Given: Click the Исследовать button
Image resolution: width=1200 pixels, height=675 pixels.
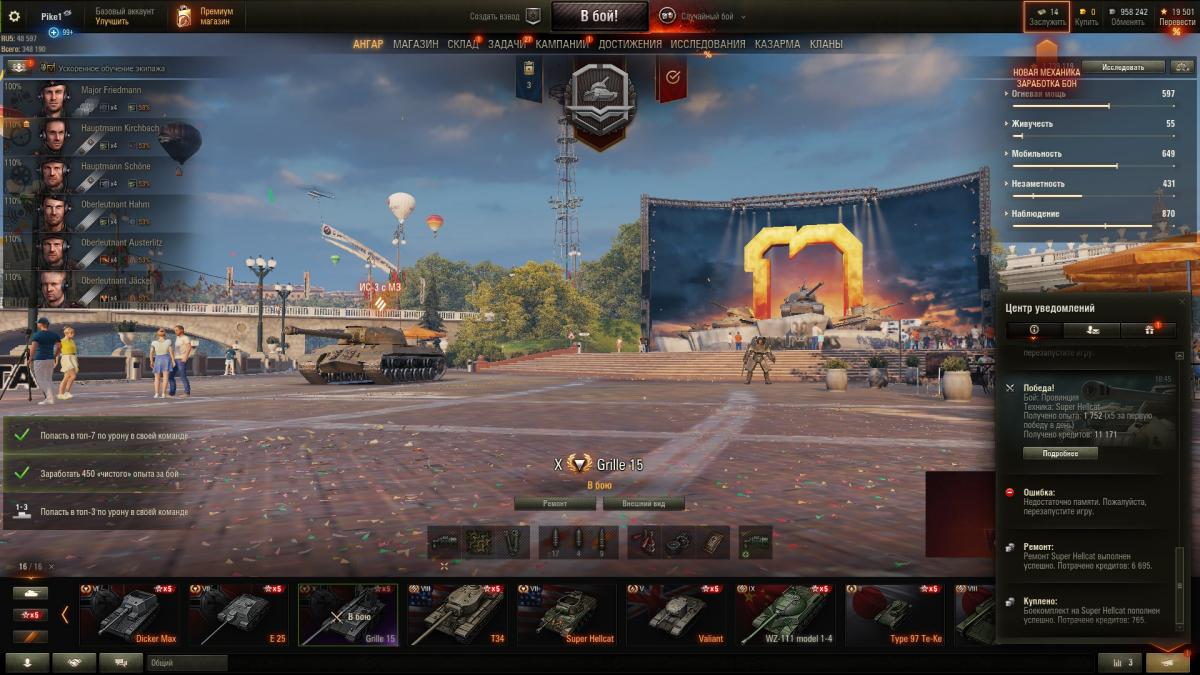Looking at the screenshot, I should click(x=1123, y=67).
